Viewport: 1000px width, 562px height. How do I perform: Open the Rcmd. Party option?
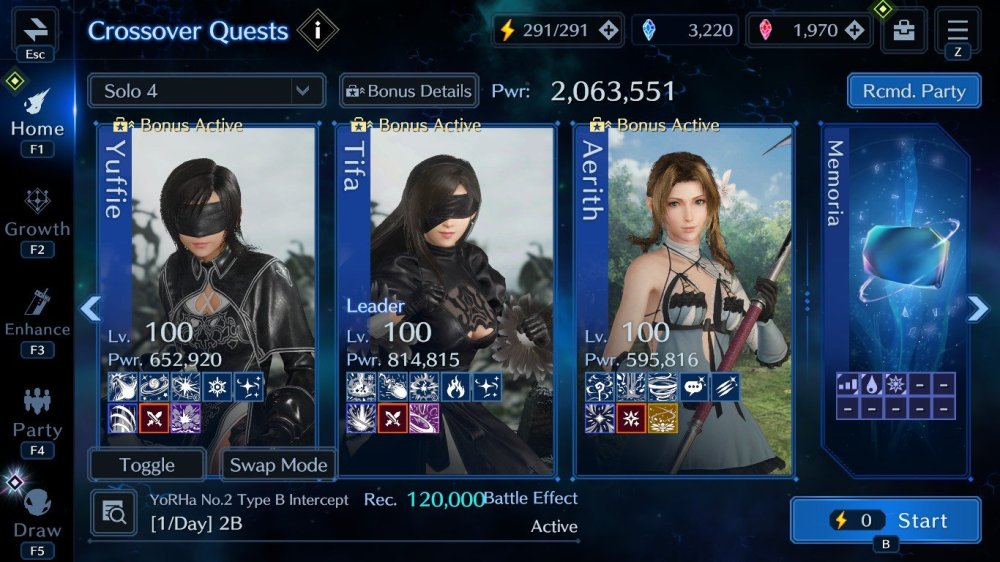point(913,91)
